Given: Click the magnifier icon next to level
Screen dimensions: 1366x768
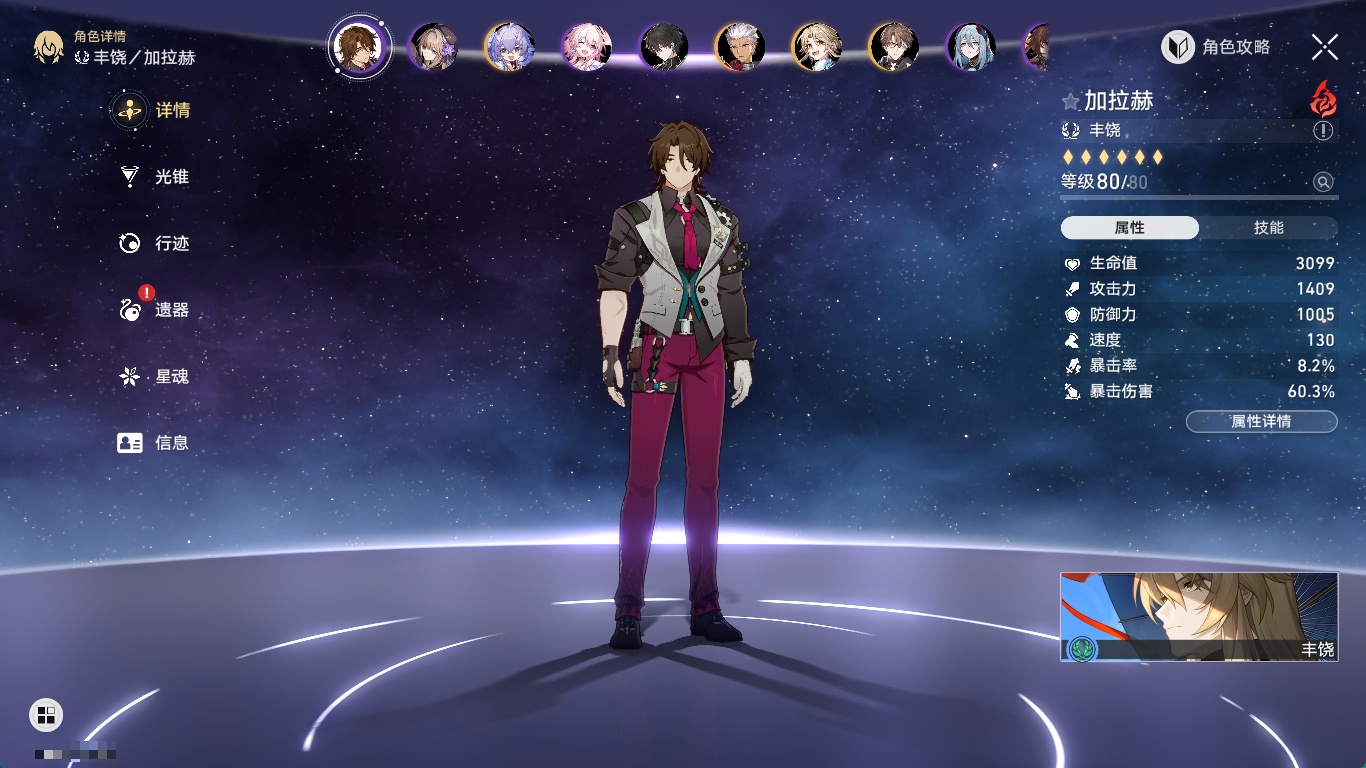Looking at the screenshot, I should [1323, 182].
